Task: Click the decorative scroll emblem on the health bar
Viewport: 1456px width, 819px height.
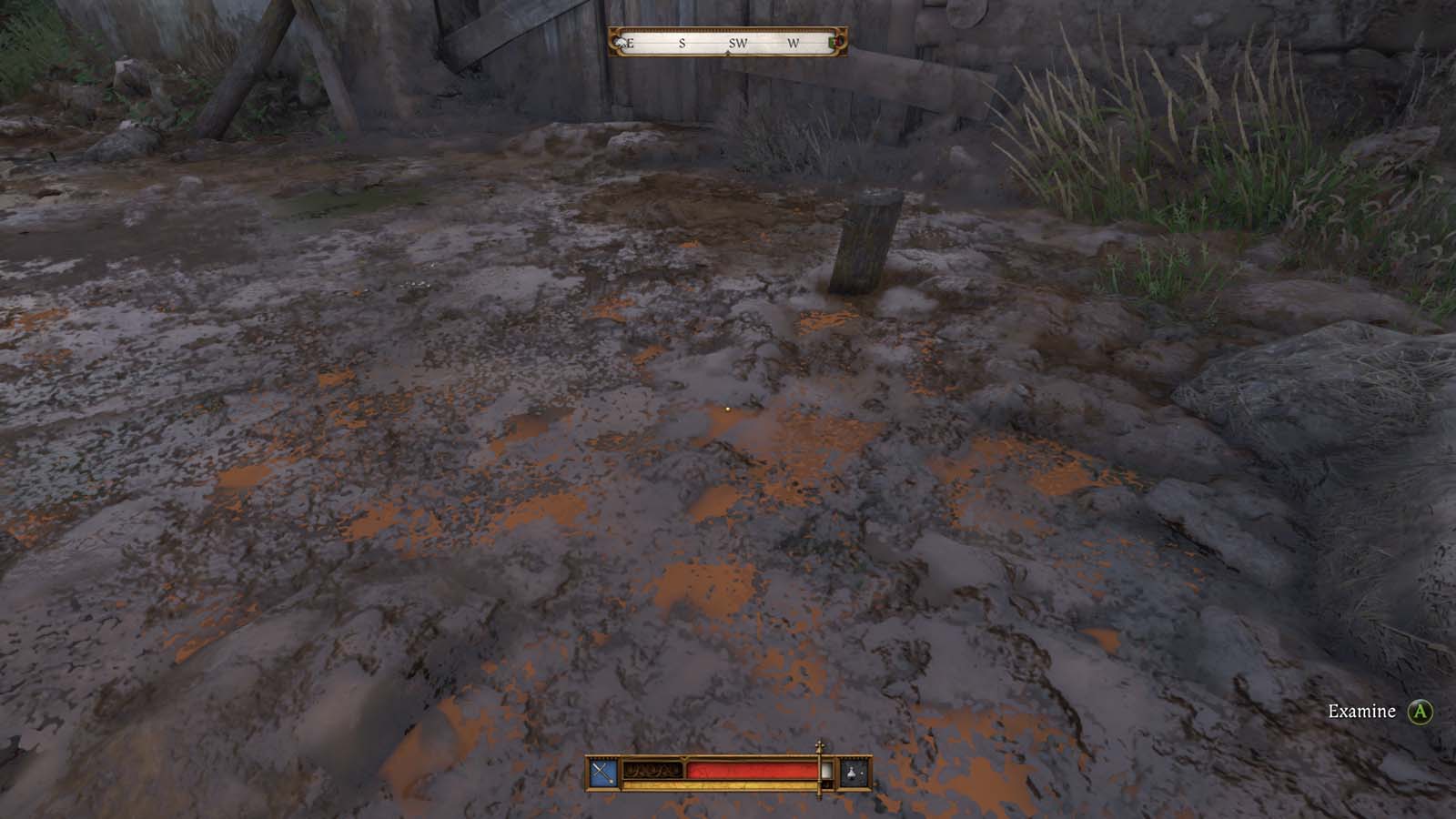Action: coord(653,770)
